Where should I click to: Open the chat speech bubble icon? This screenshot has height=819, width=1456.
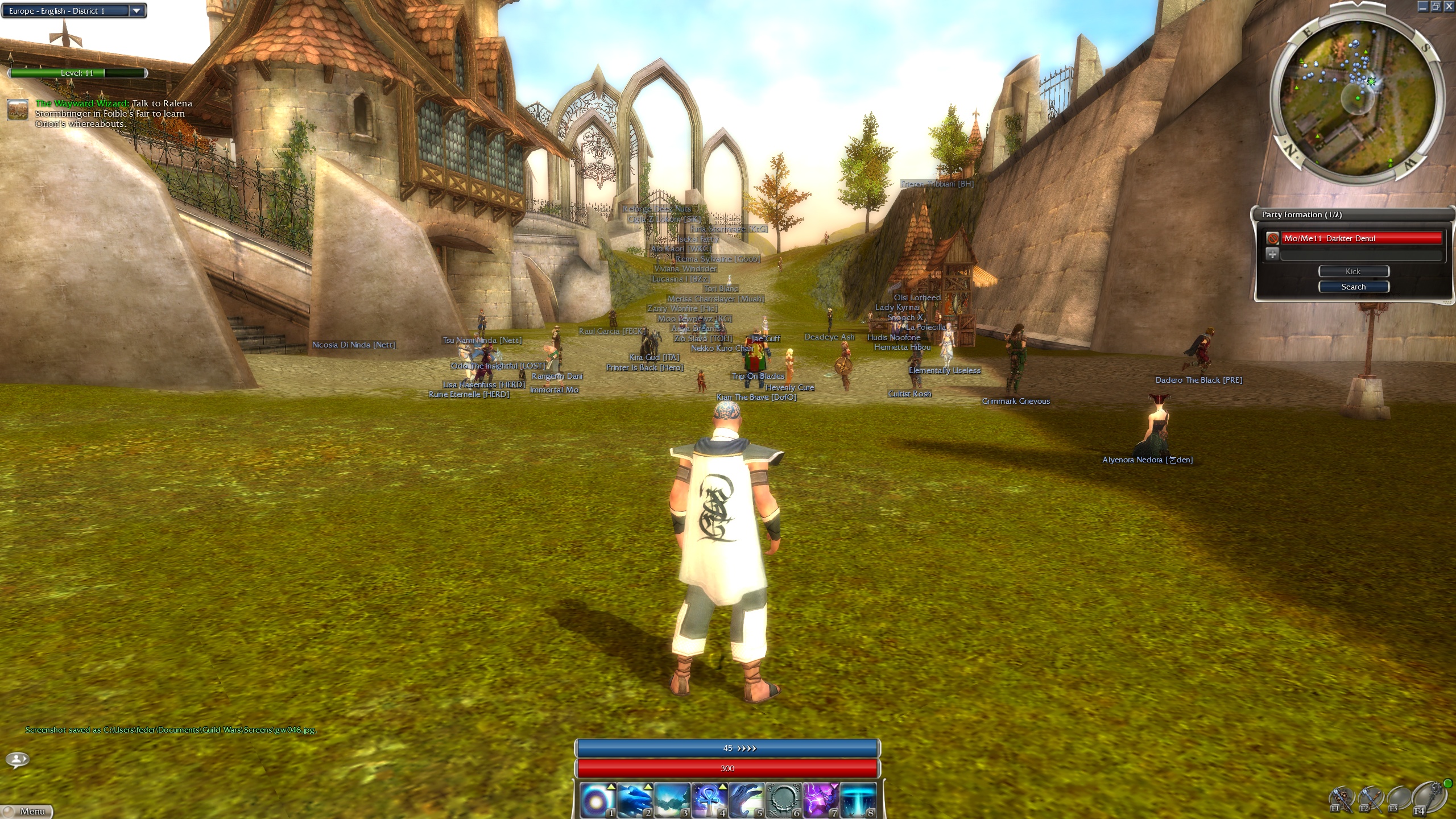(x=18, y=759)
